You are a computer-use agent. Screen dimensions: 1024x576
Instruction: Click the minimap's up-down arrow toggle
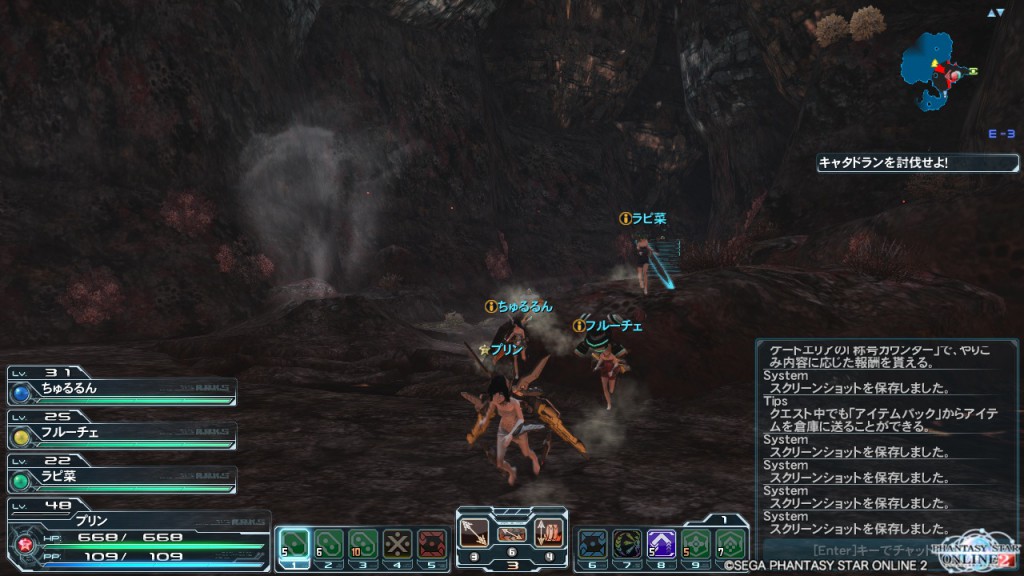pyautogui.click(x=995, y=13)
